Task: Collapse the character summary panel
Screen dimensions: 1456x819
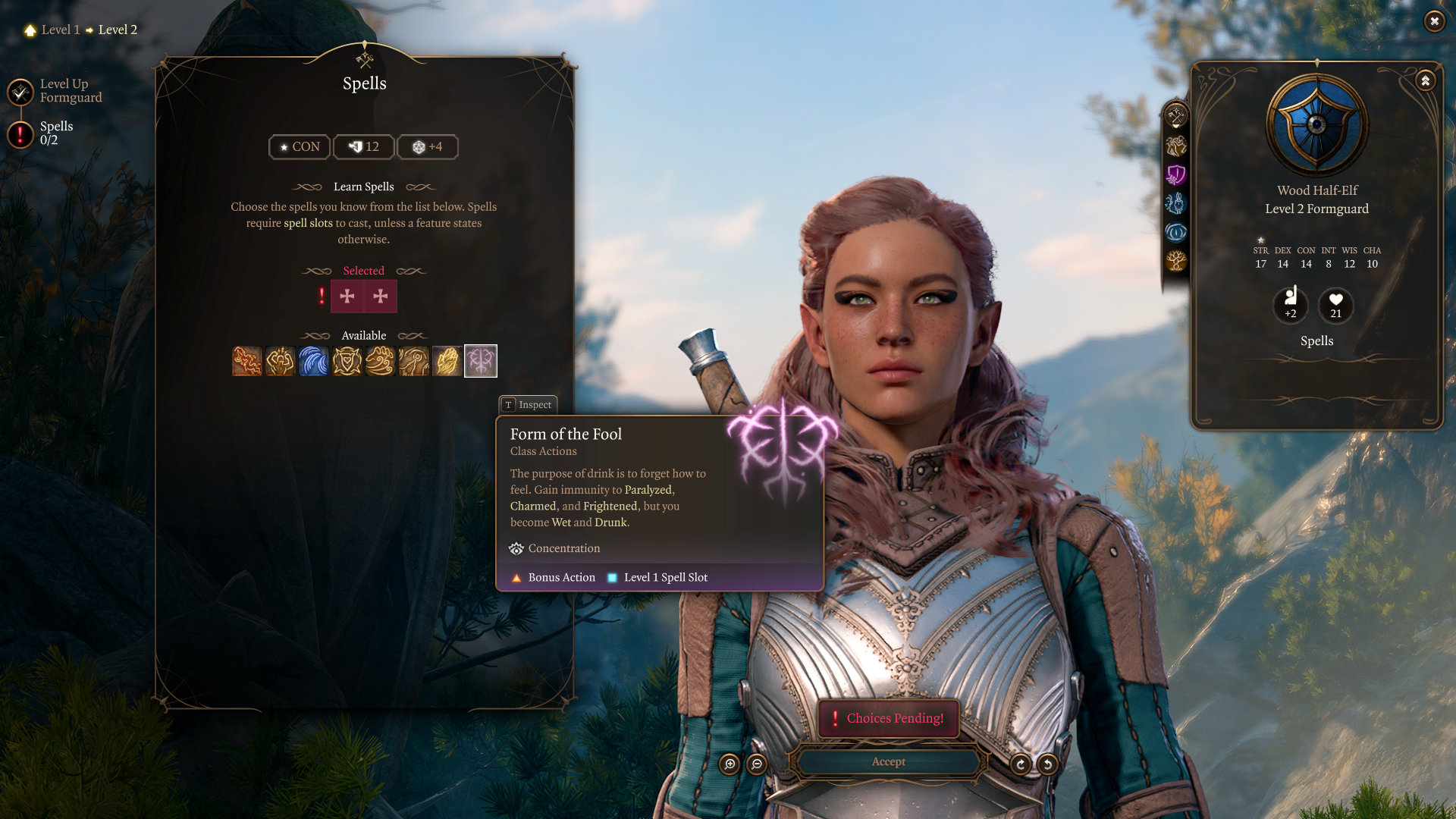Action: (1426, 80)
